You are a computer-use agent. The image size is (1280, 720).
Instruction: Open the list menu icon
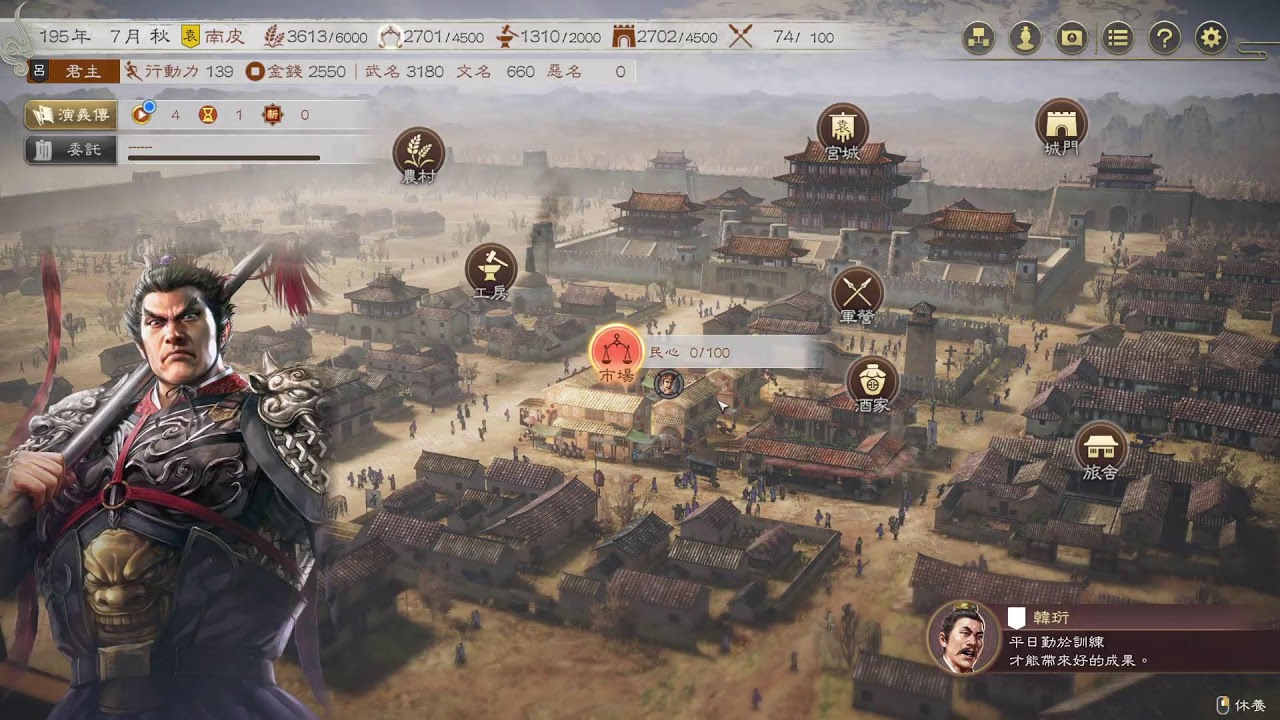click(x=1118, y=38)
